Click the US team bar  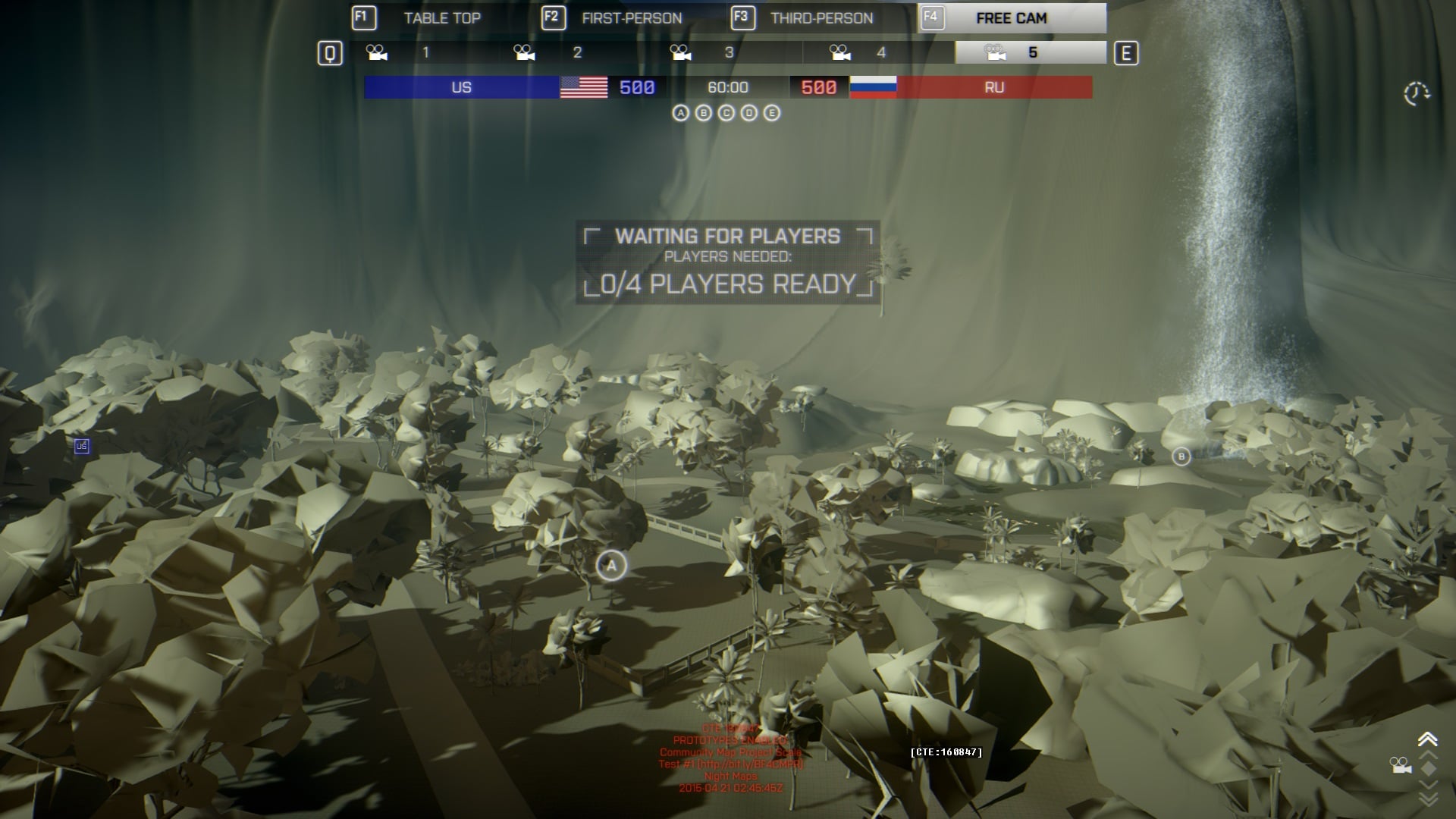point(461,87)
